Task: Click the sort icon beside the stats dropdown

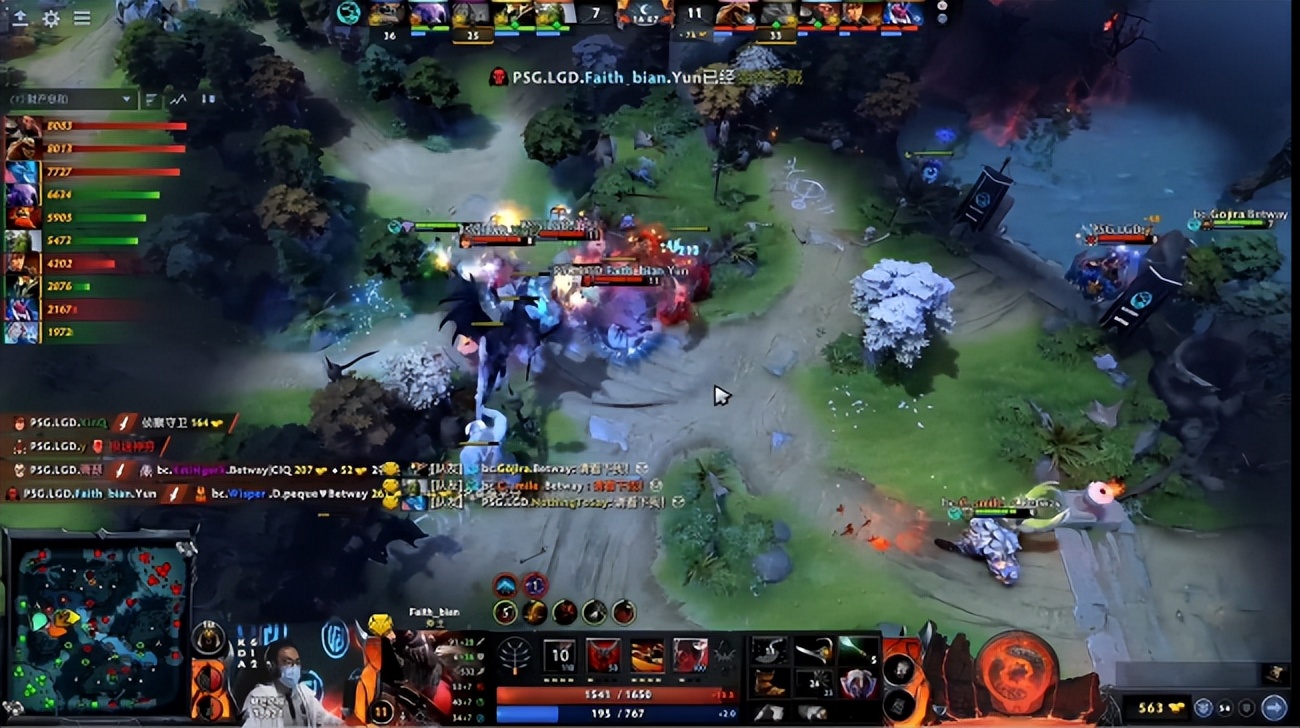Action: pyautogui.click(x=151, y=100)
